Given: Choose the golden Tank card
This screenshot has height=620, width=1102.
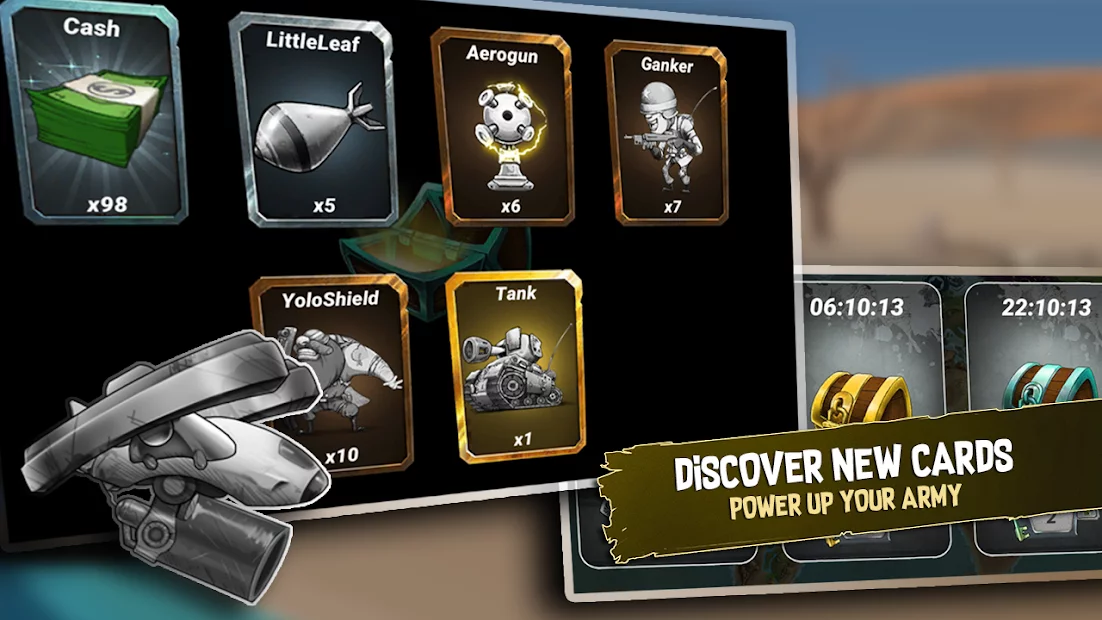Looking at the screenshot, I should 514,366.
